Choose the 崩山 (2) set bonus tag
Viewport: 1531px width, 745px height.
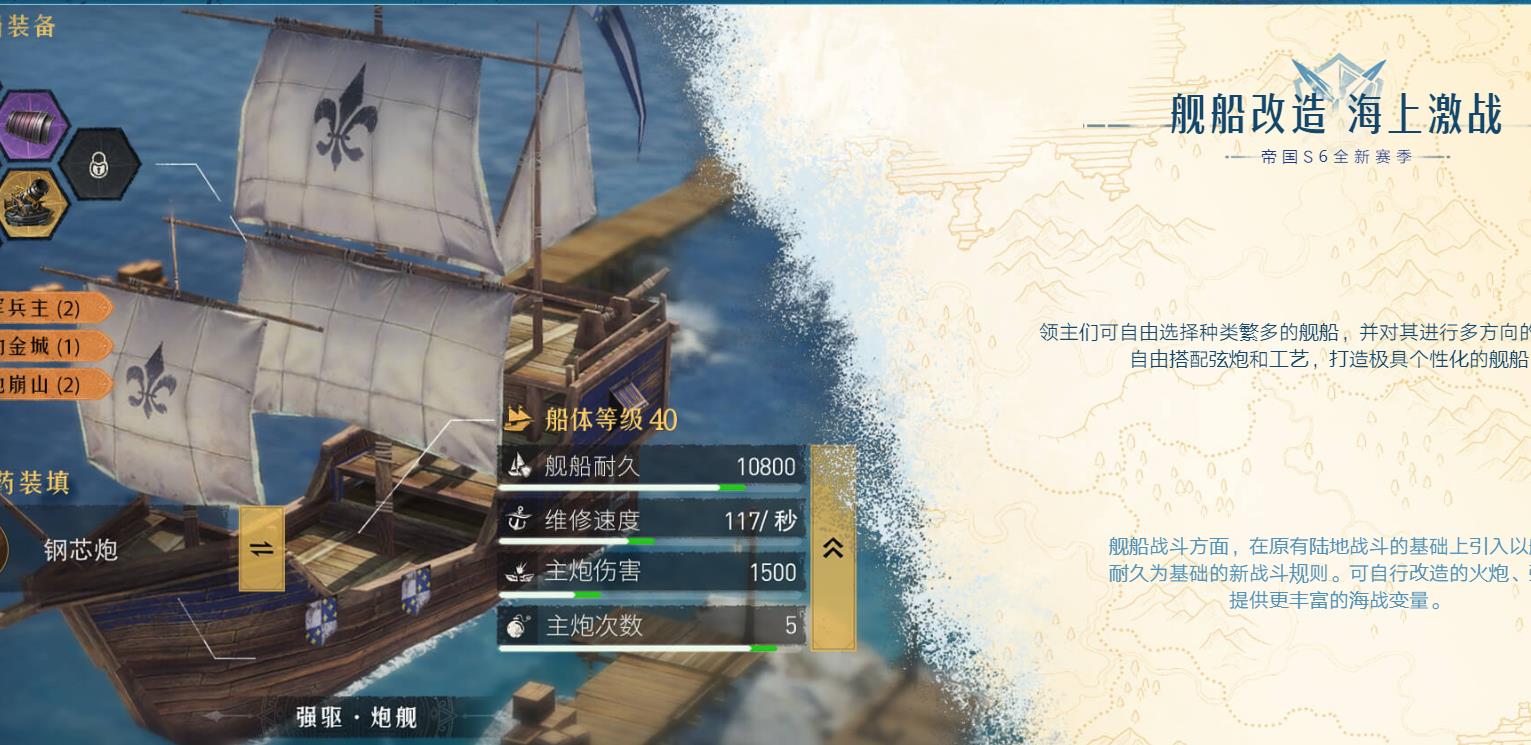click(46, 384)
